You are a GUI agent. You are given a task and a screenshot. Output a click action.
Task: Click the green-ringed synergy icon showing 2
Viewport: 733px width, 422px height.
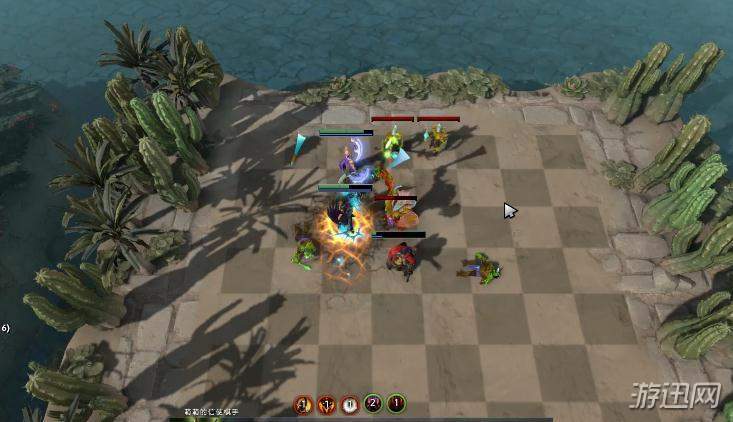373,405
